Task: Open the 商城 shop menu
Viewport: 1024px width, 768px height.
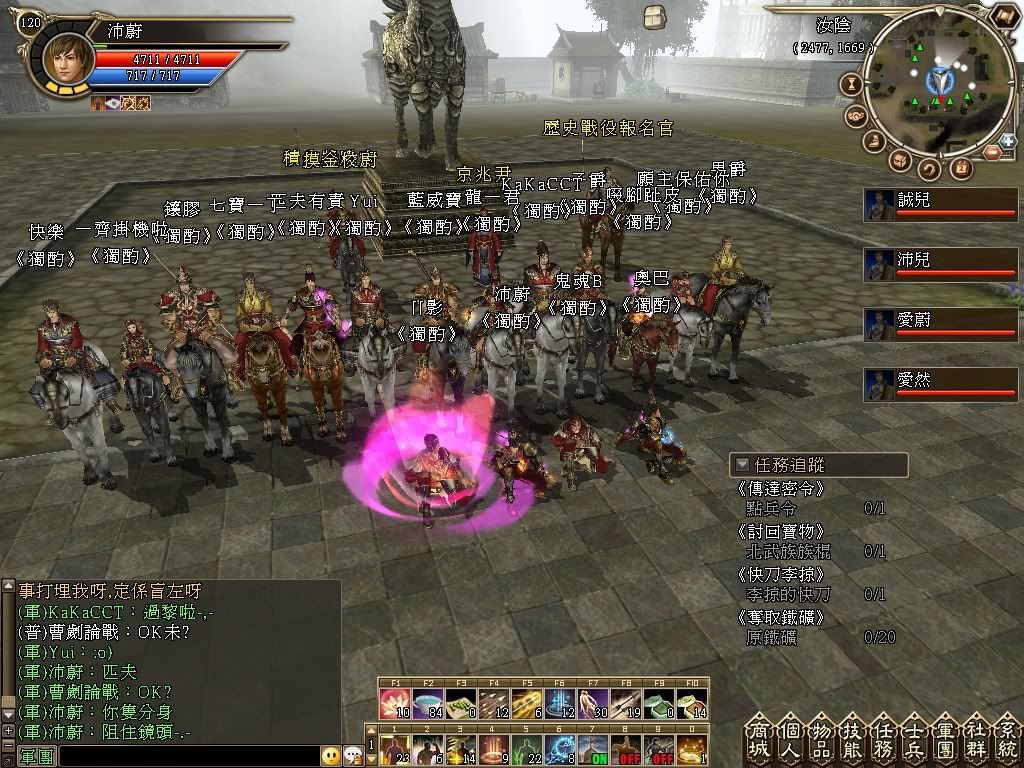Action: click(760, 739)
